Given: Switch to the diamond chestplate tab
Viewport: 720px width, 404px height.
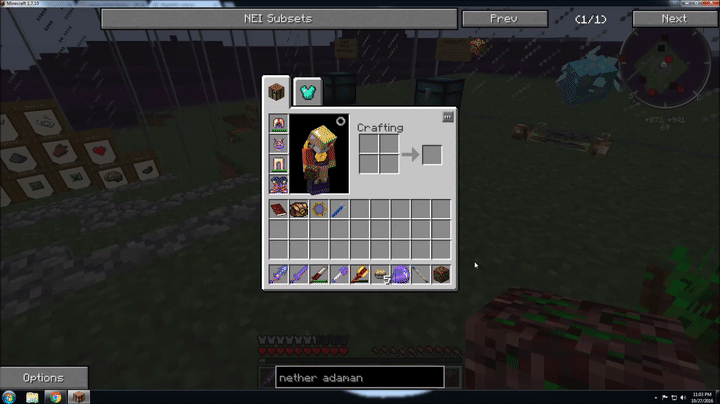Looking at the screenshot, I should (307, 91).
